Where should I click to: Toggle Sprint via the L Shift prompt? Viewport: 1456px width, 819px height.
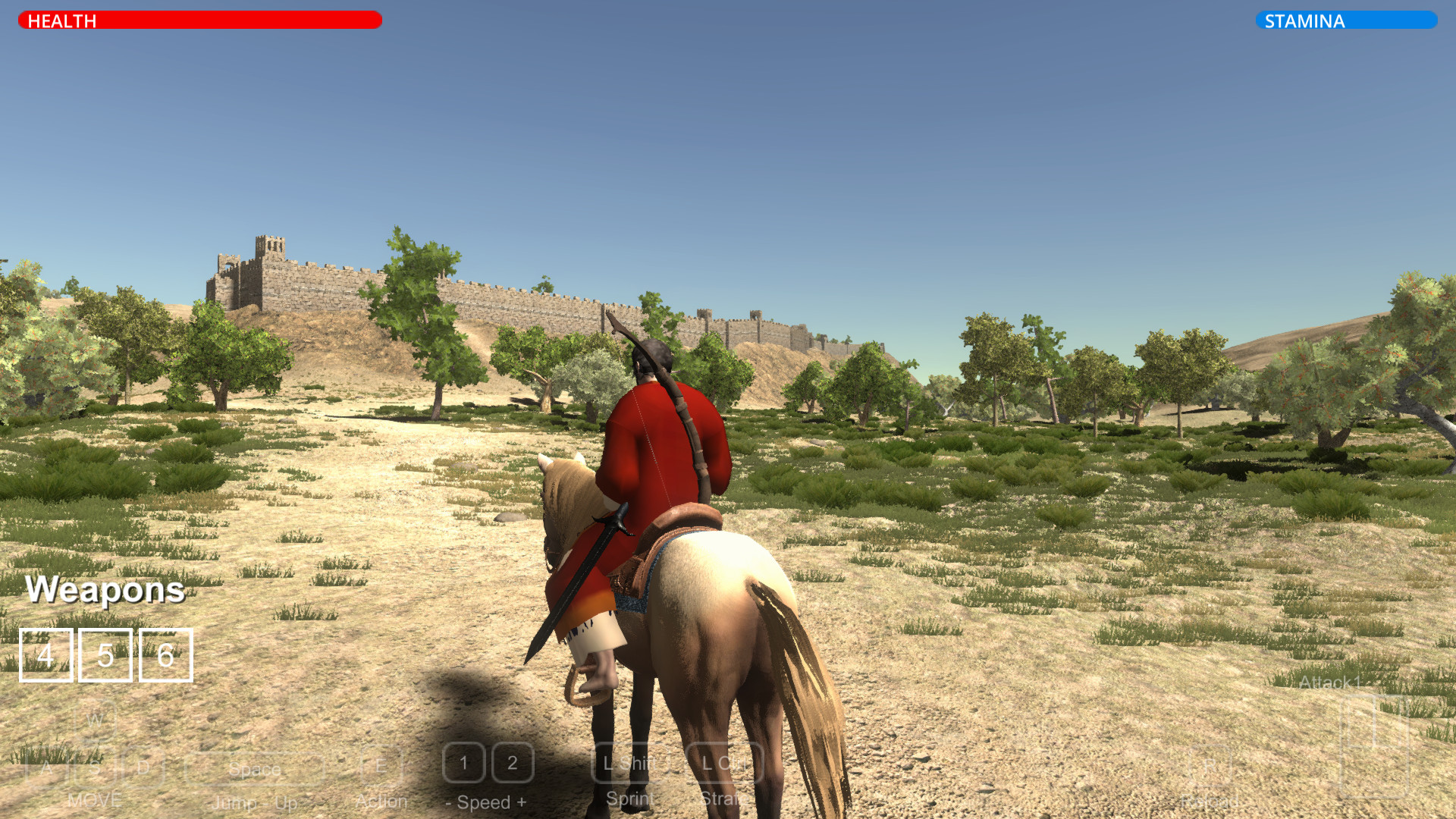click(x=629, y=764)
